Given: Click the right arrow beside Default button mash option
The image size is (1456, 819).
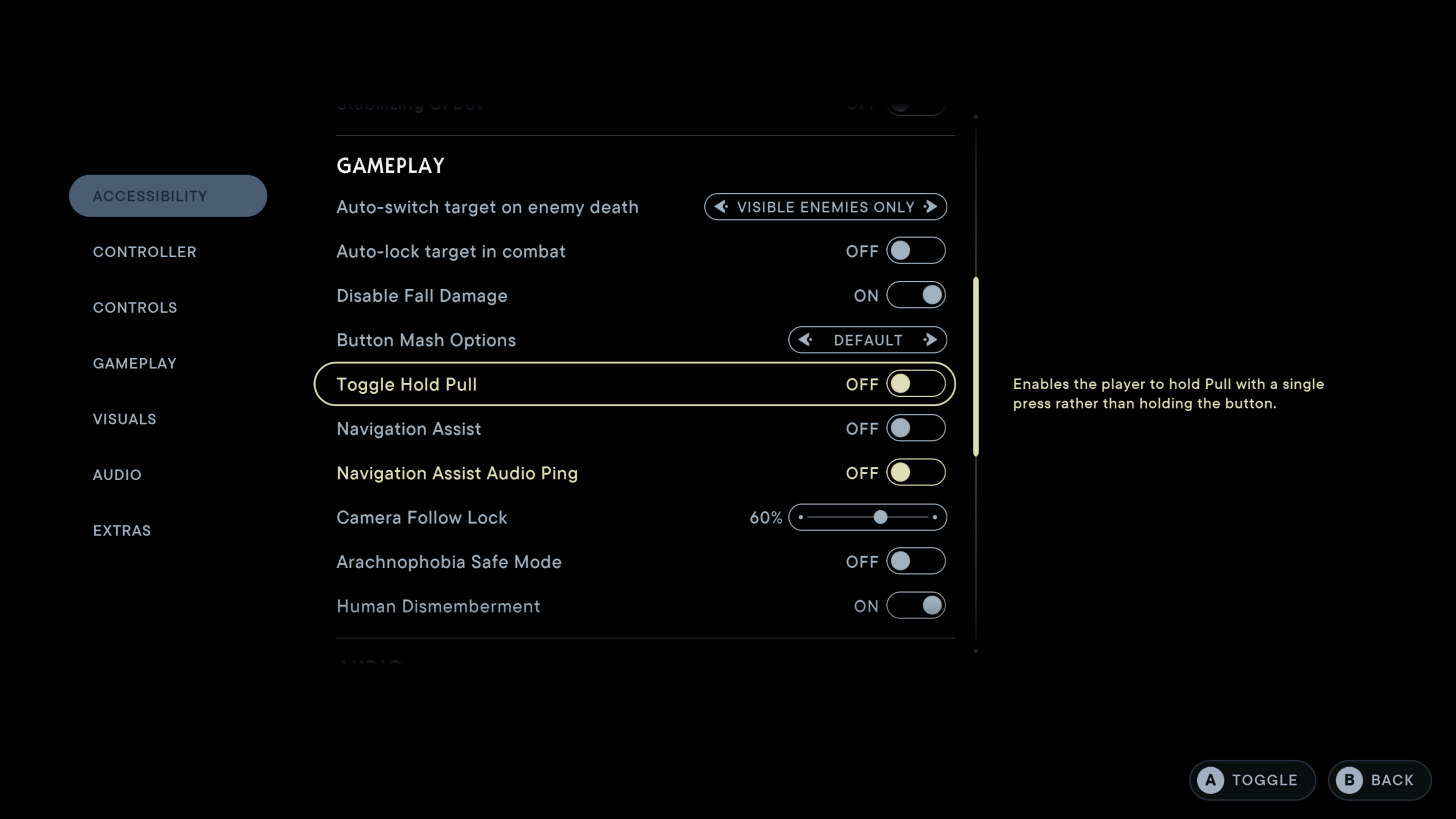Looking at the screenshot, I should tap(930, 340).
